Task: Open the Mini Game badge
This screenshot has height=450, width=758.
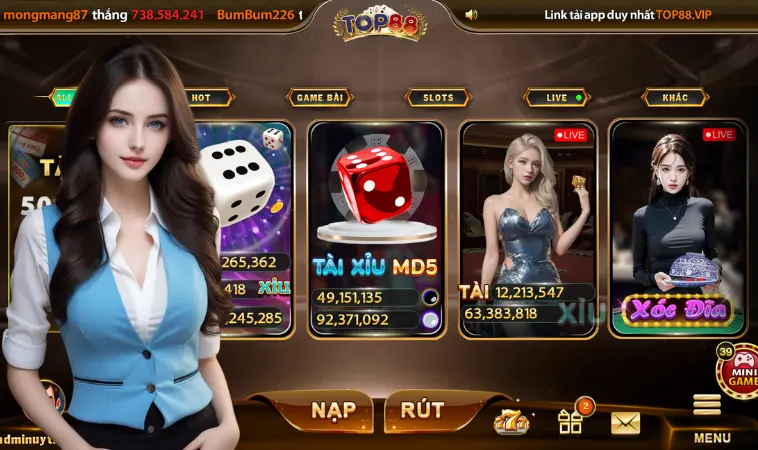Action: point(738,371)
